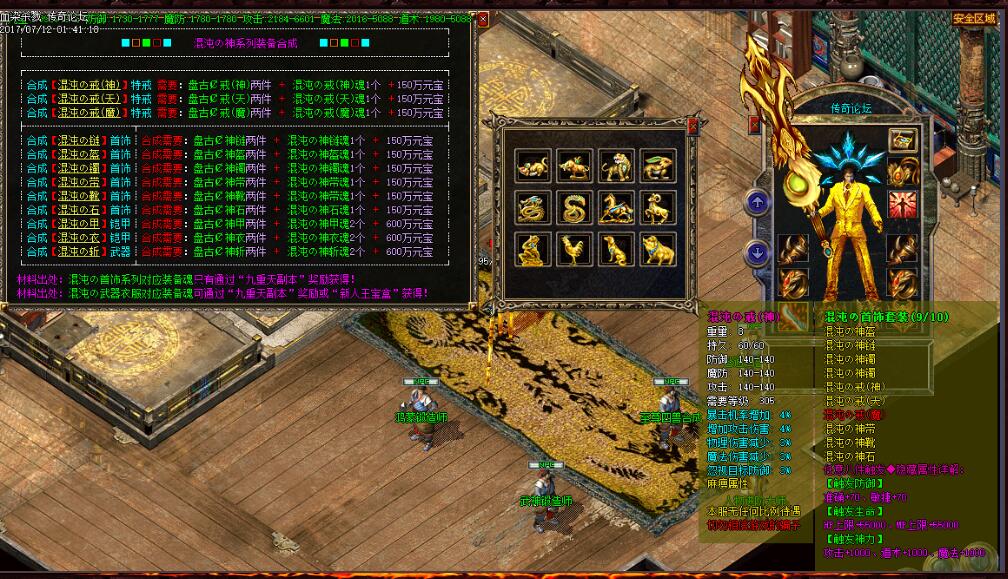Open the treasure chest equipment slot
This screenshot has width=1008, height=579.
click(x=903, y=141)
